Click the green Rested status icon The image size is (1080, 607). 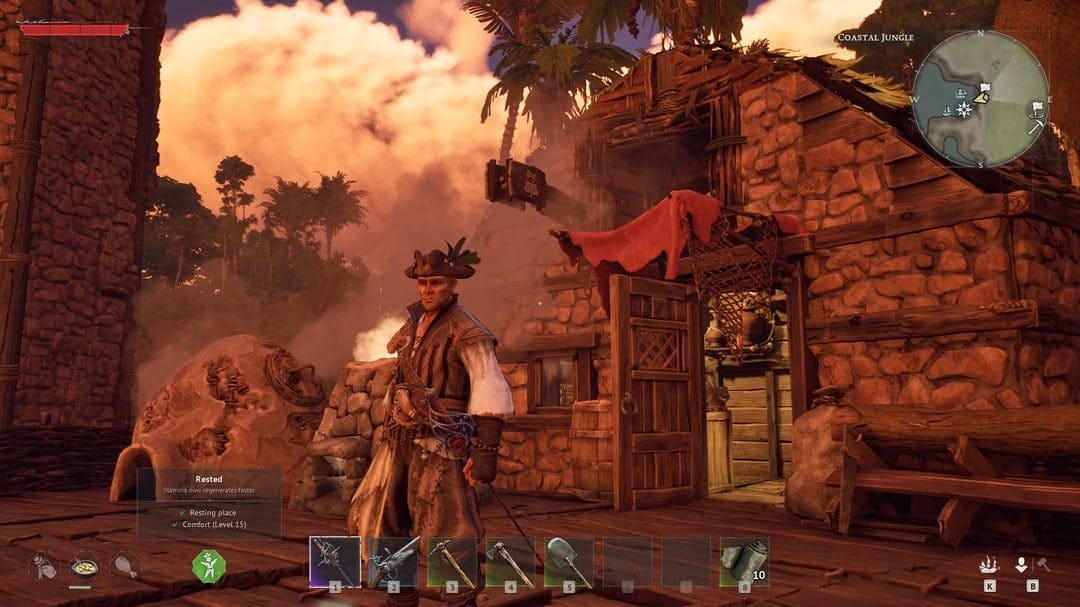[x=209, y=566]
